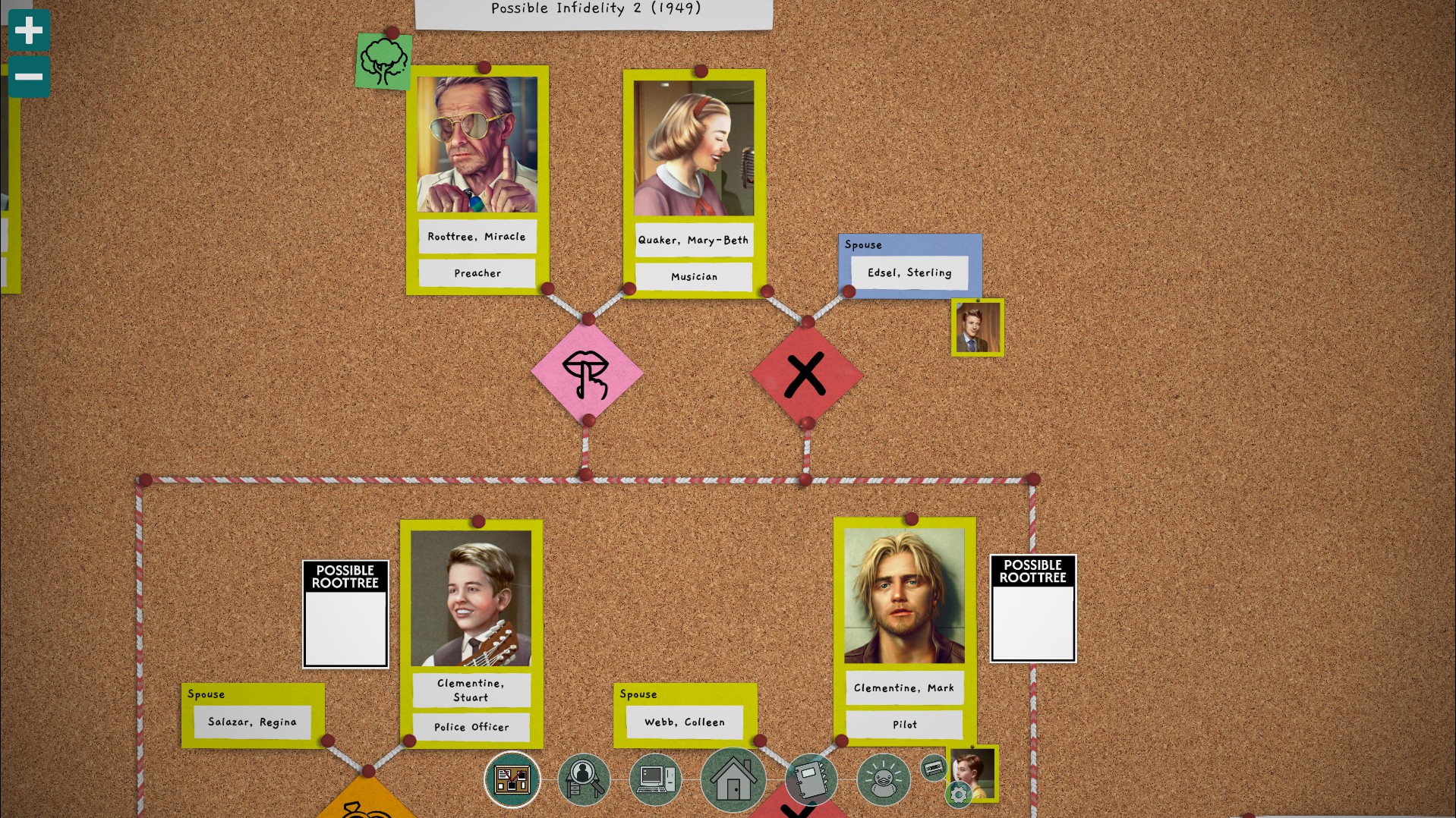Zoom in with the plus button

click(29, 29)
